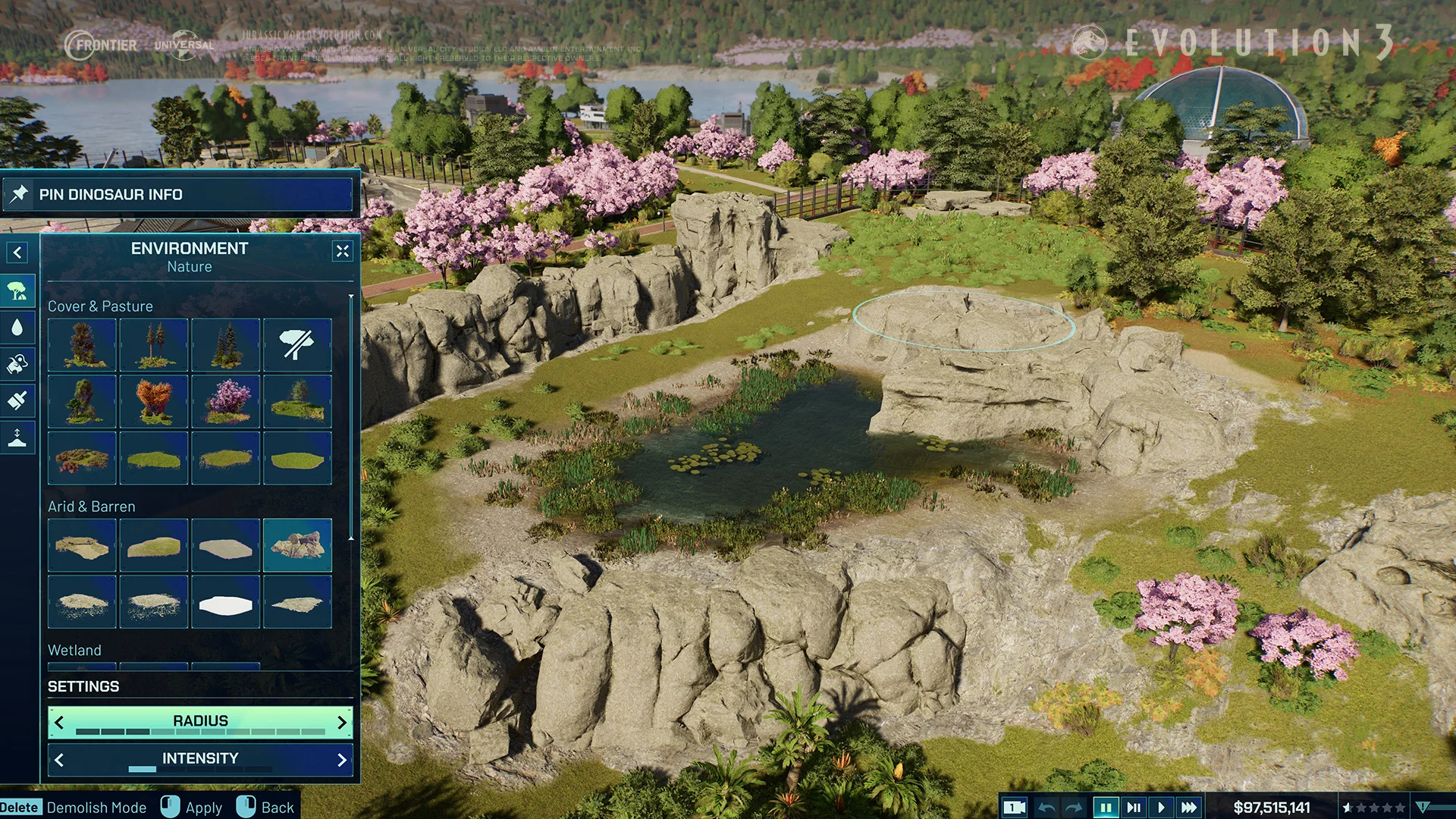
Task: Decrease the Intensity setting with the left arrow
Action: coord(59,760)
